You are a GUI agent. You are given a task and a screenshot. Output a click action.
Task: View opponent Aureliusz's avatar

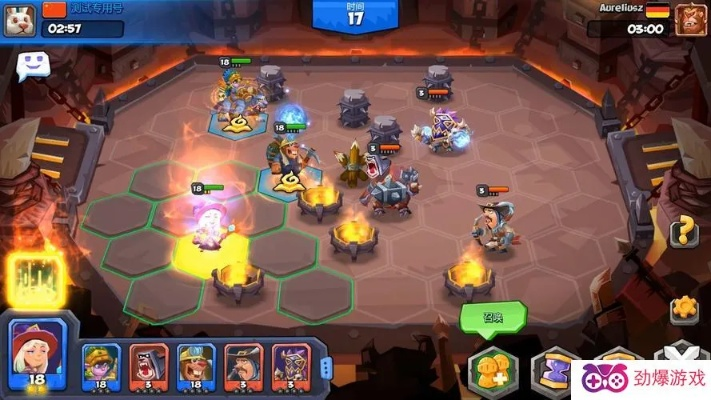tap(688, 17)
